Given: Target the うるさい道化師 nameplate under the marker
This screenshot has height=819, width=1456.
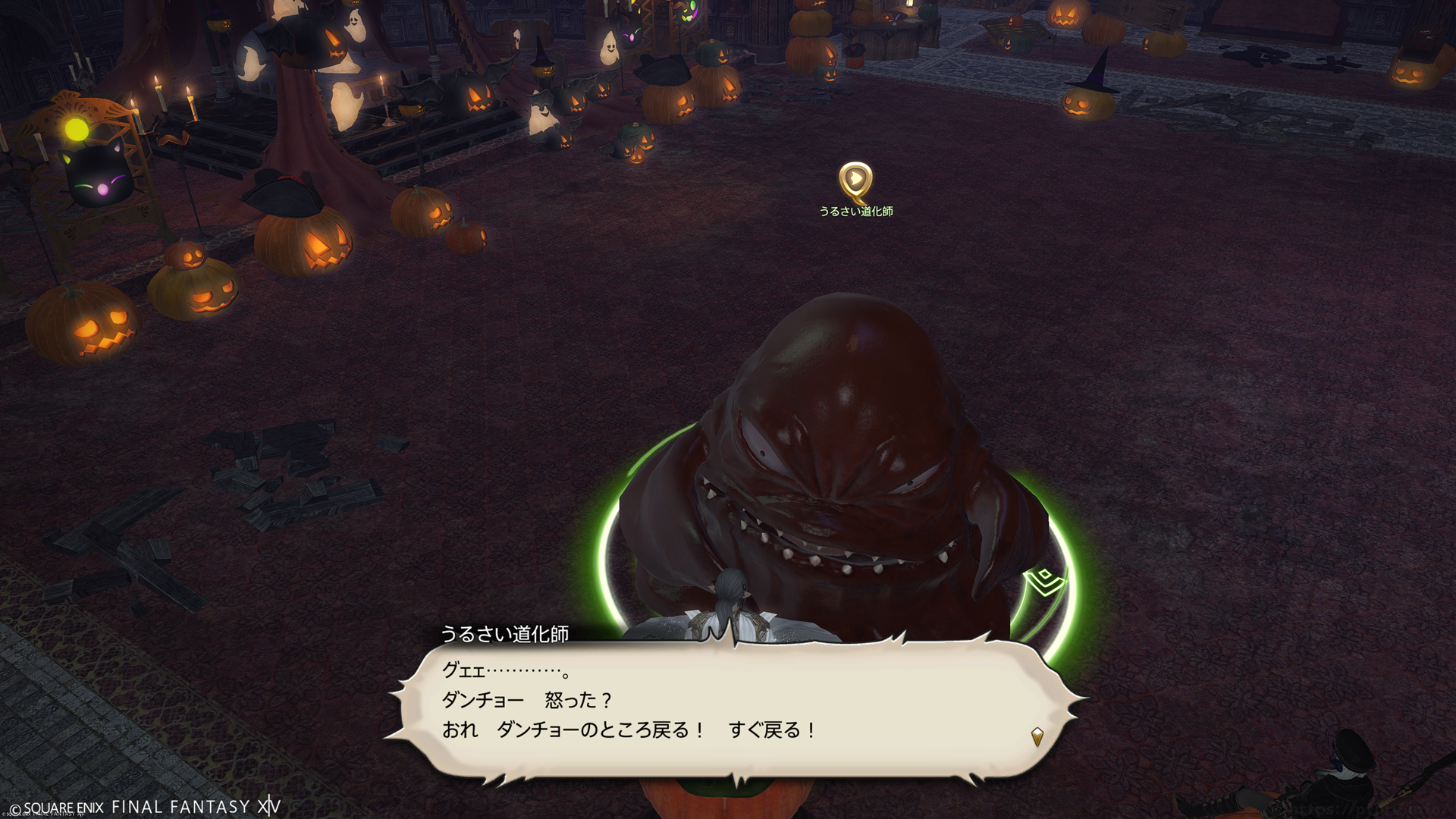Looking at the screenshot, I should pos(855,212).
